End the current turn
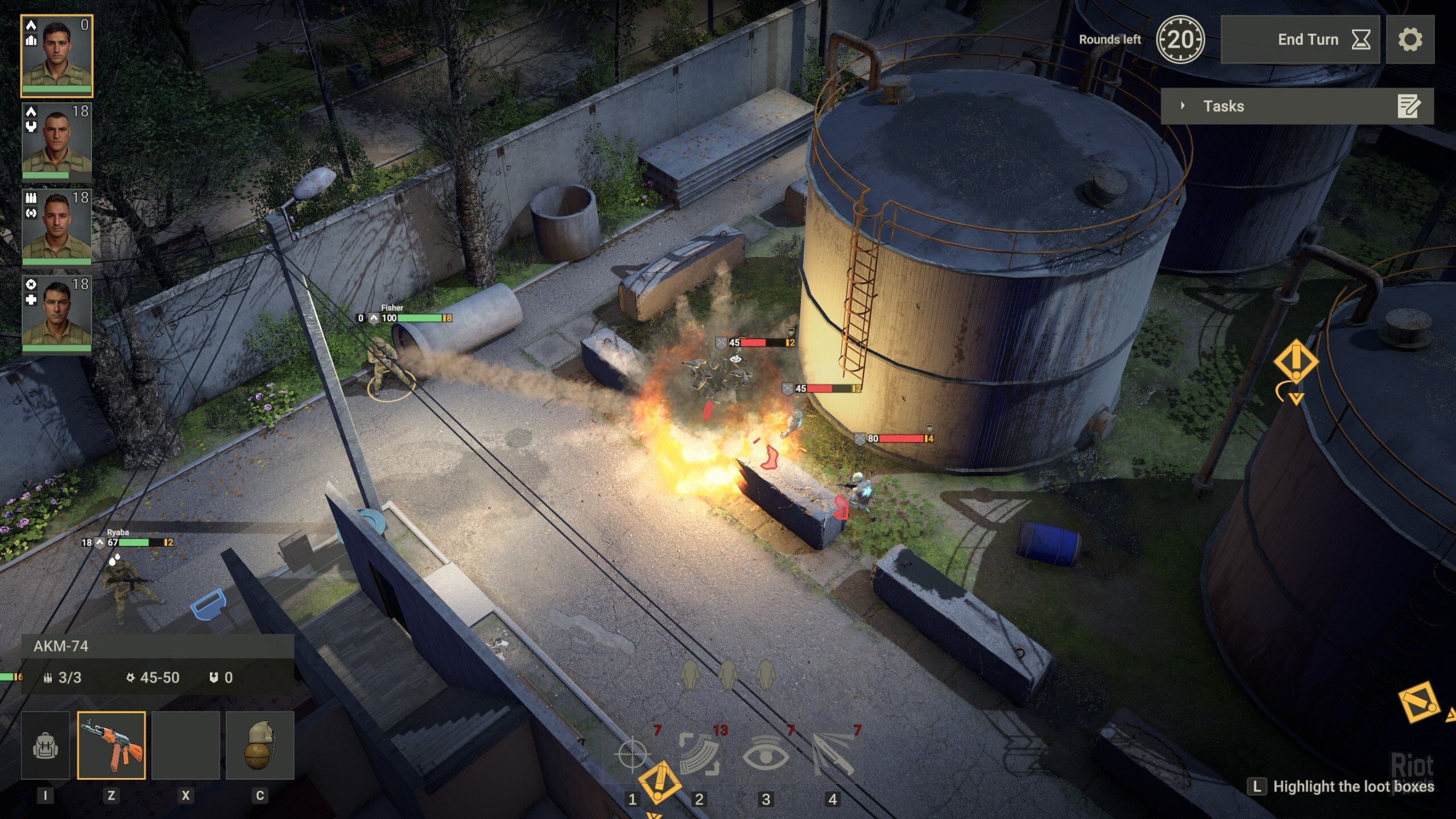 [1300, 39]
